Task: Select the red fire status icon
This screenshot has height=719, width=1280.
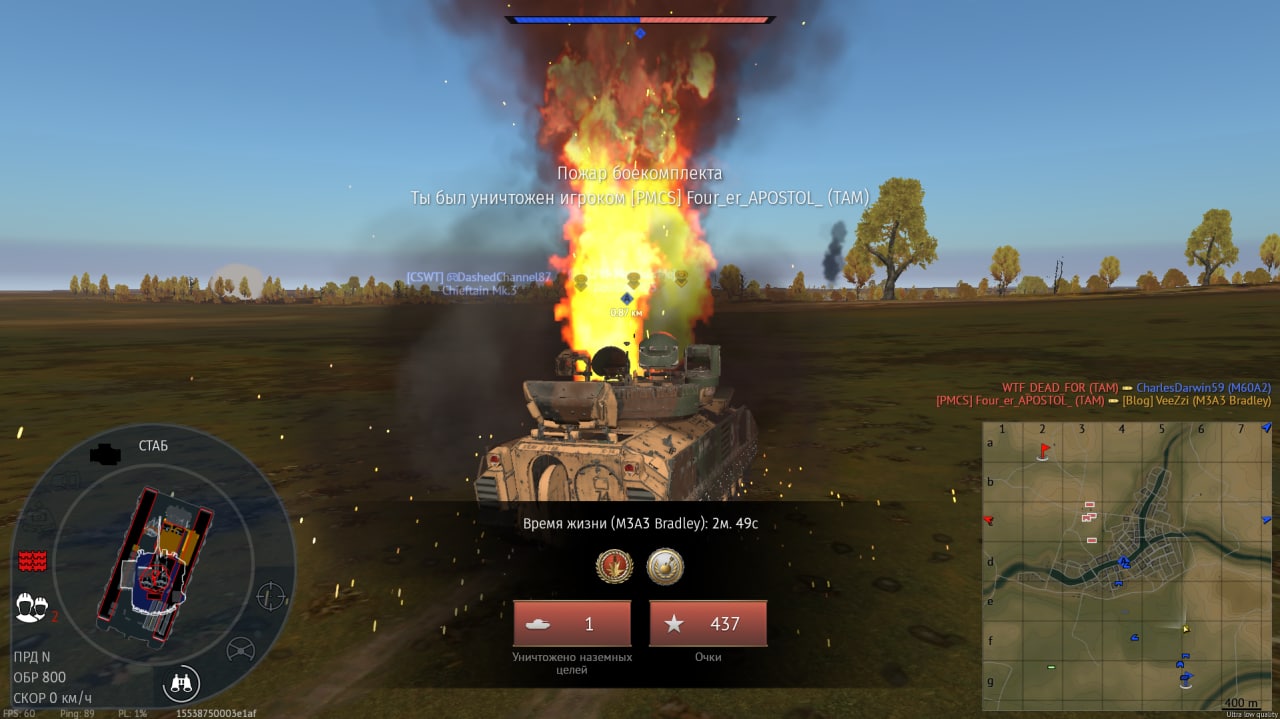Action: (x=33, y=561)
